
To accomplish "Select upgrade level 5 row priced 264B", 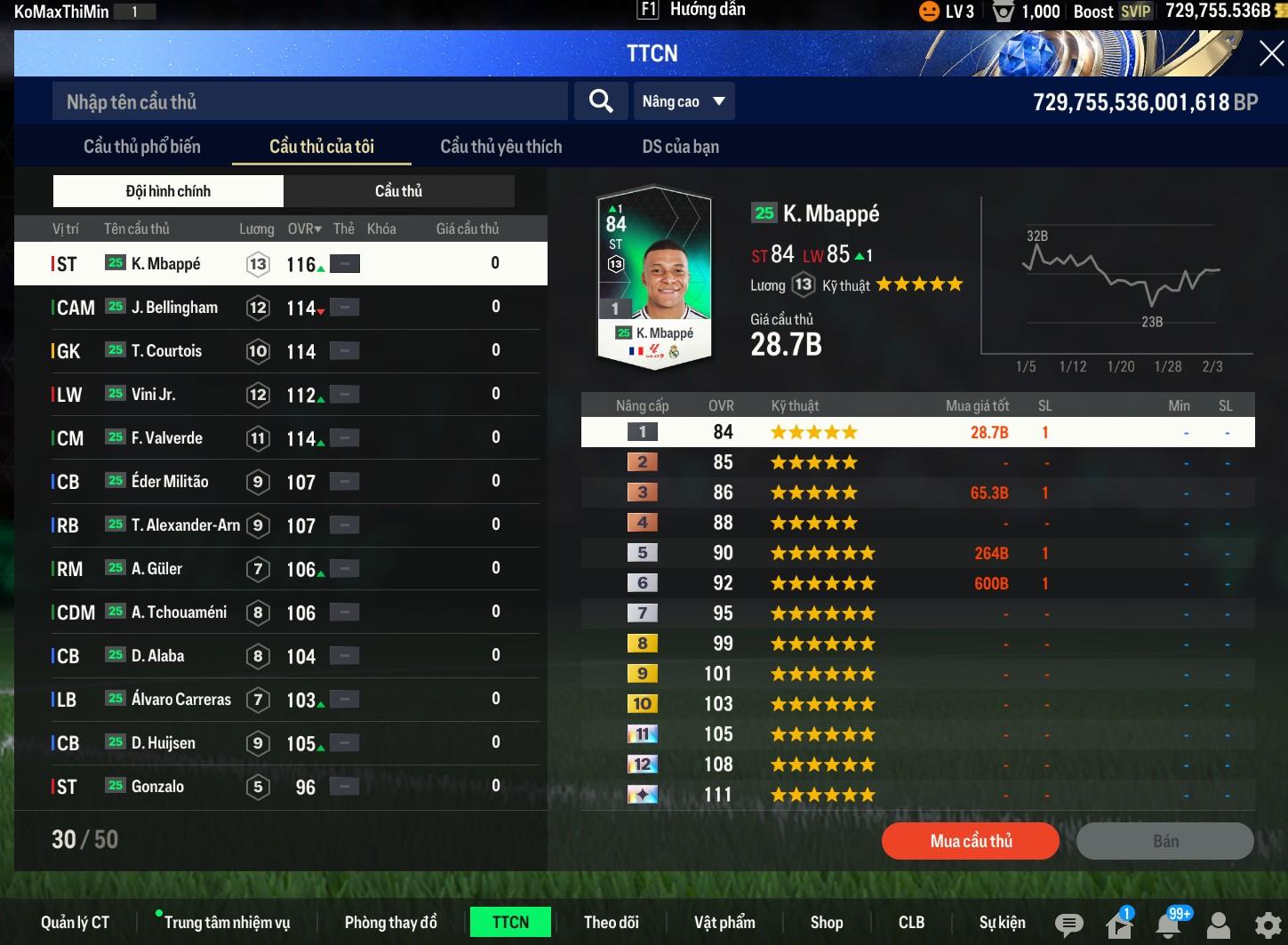I will (x=916, y=553).
